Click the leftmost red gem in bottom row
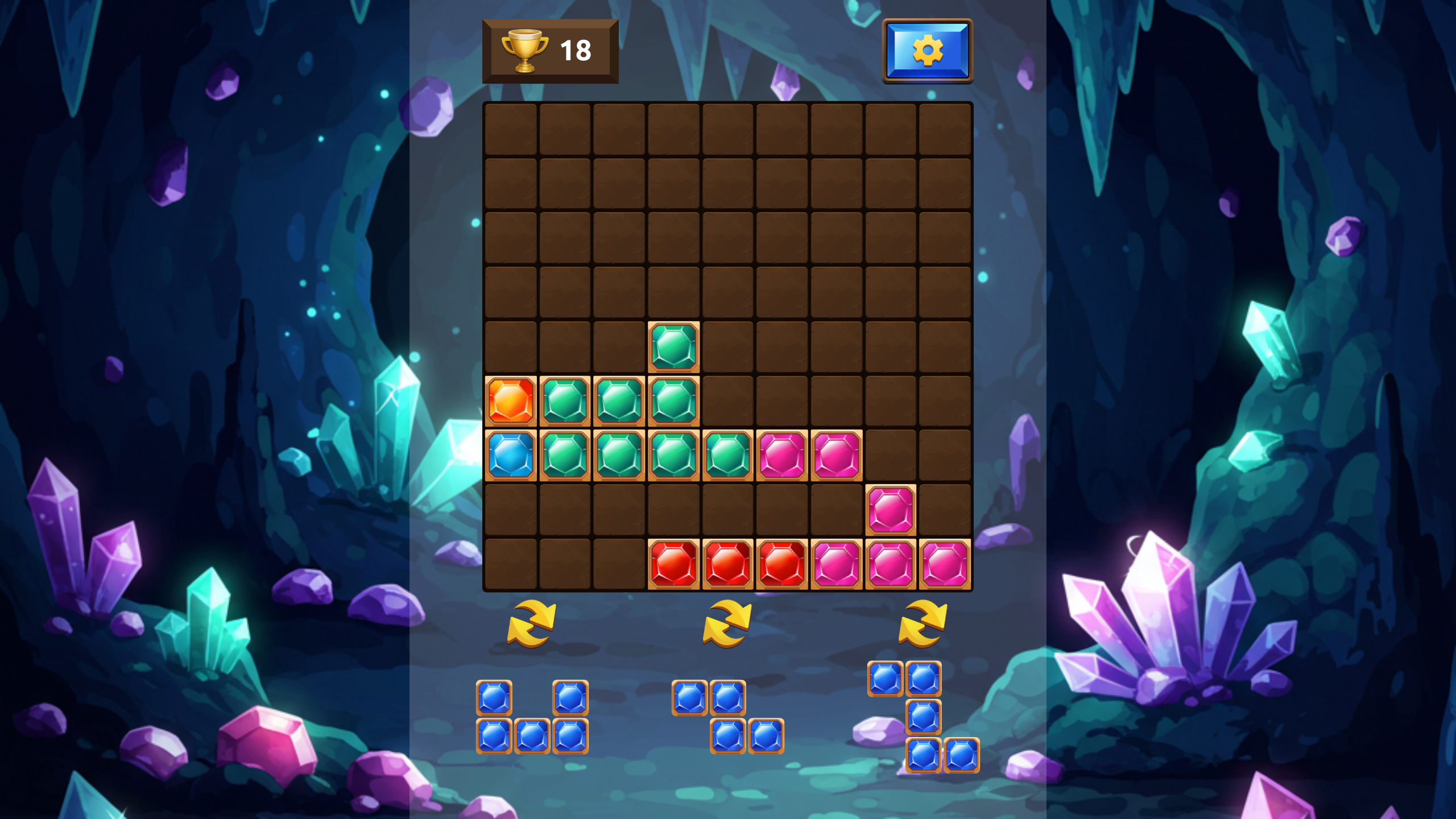The image size is (1456, 819). (x=673, y=564)
